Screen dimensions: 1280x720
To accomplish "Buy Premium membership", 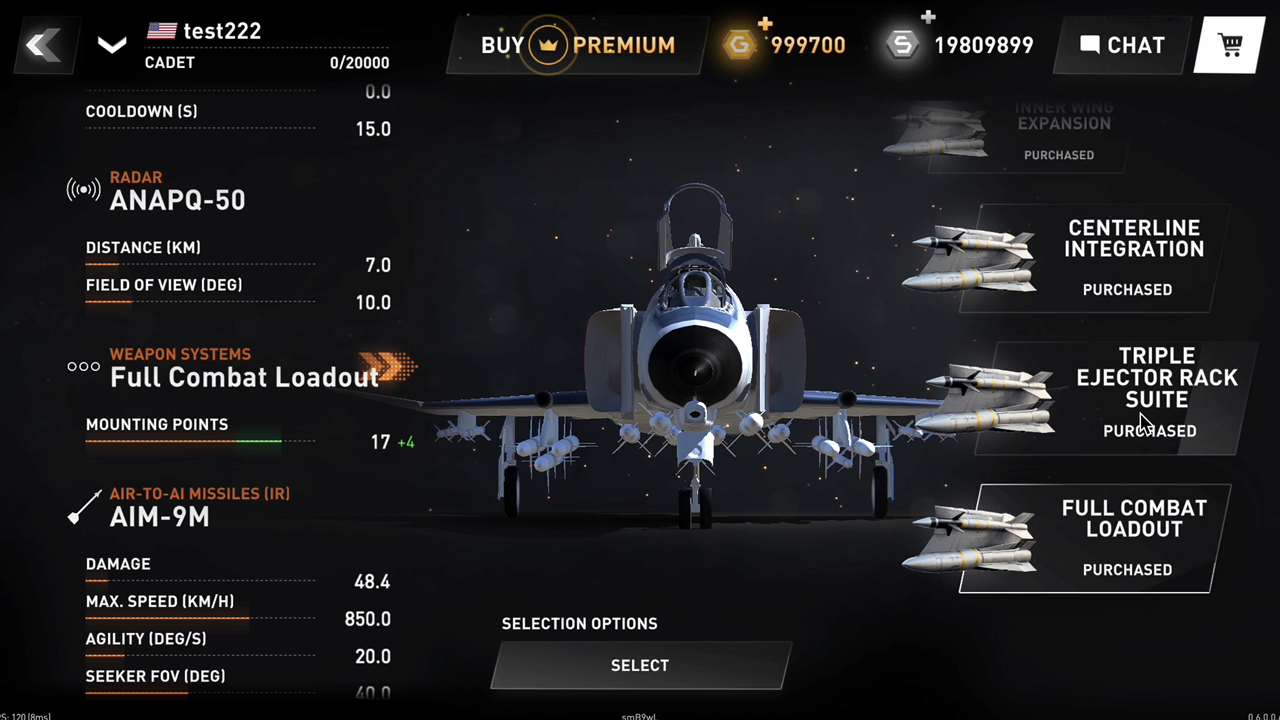I will click(x=578, y=45).
